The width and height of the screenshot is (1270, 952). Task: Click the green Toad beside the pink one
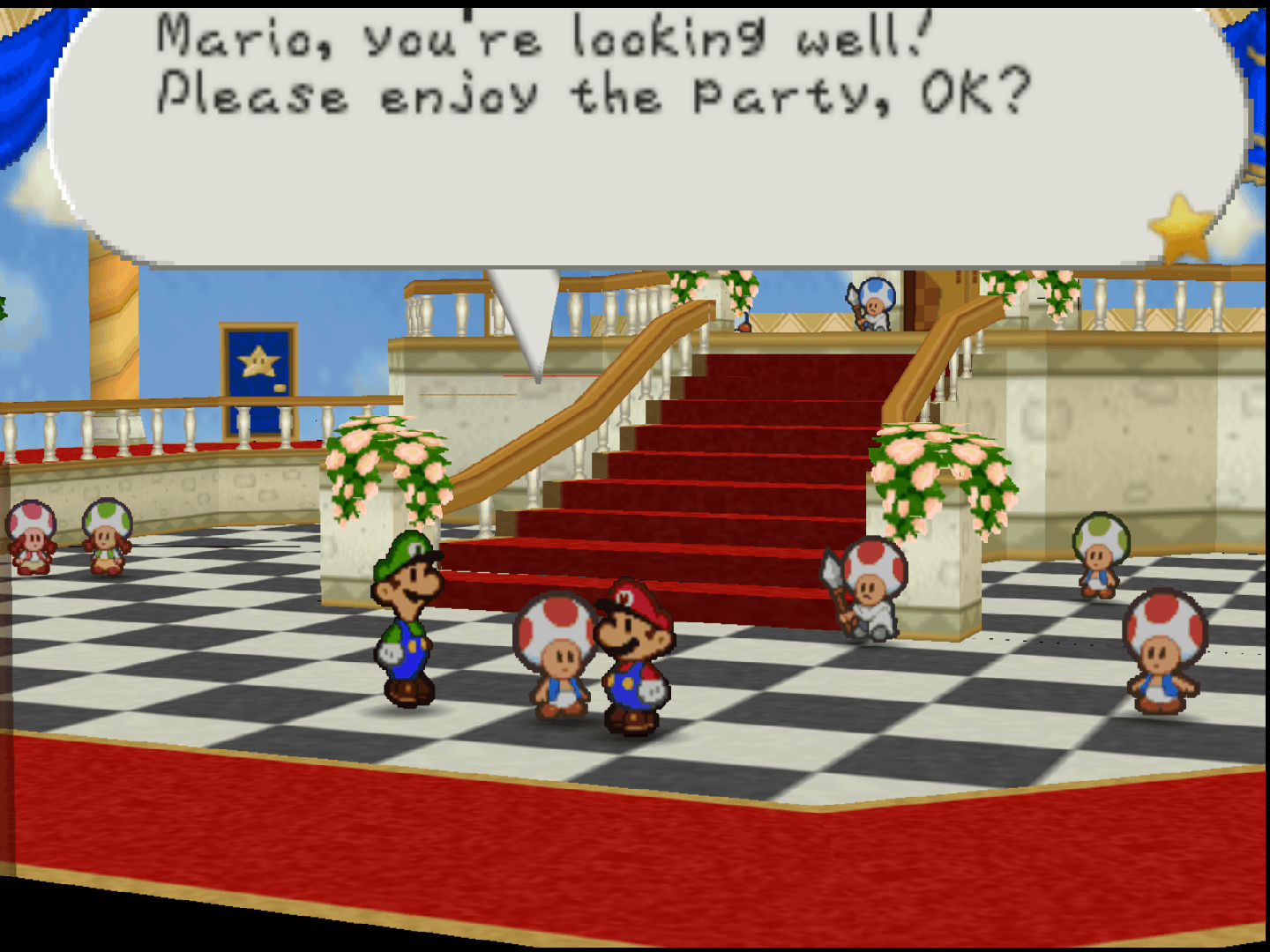(x=106, y=538)
